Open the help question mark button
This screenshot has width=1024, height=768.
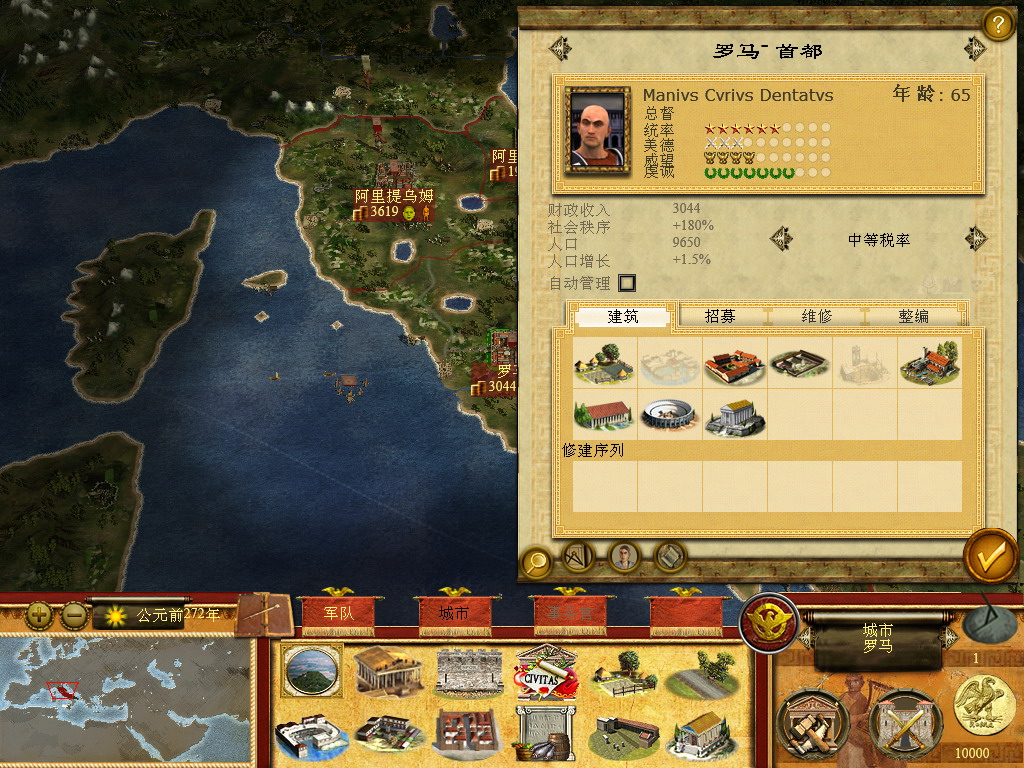click(x=997, y=23)
